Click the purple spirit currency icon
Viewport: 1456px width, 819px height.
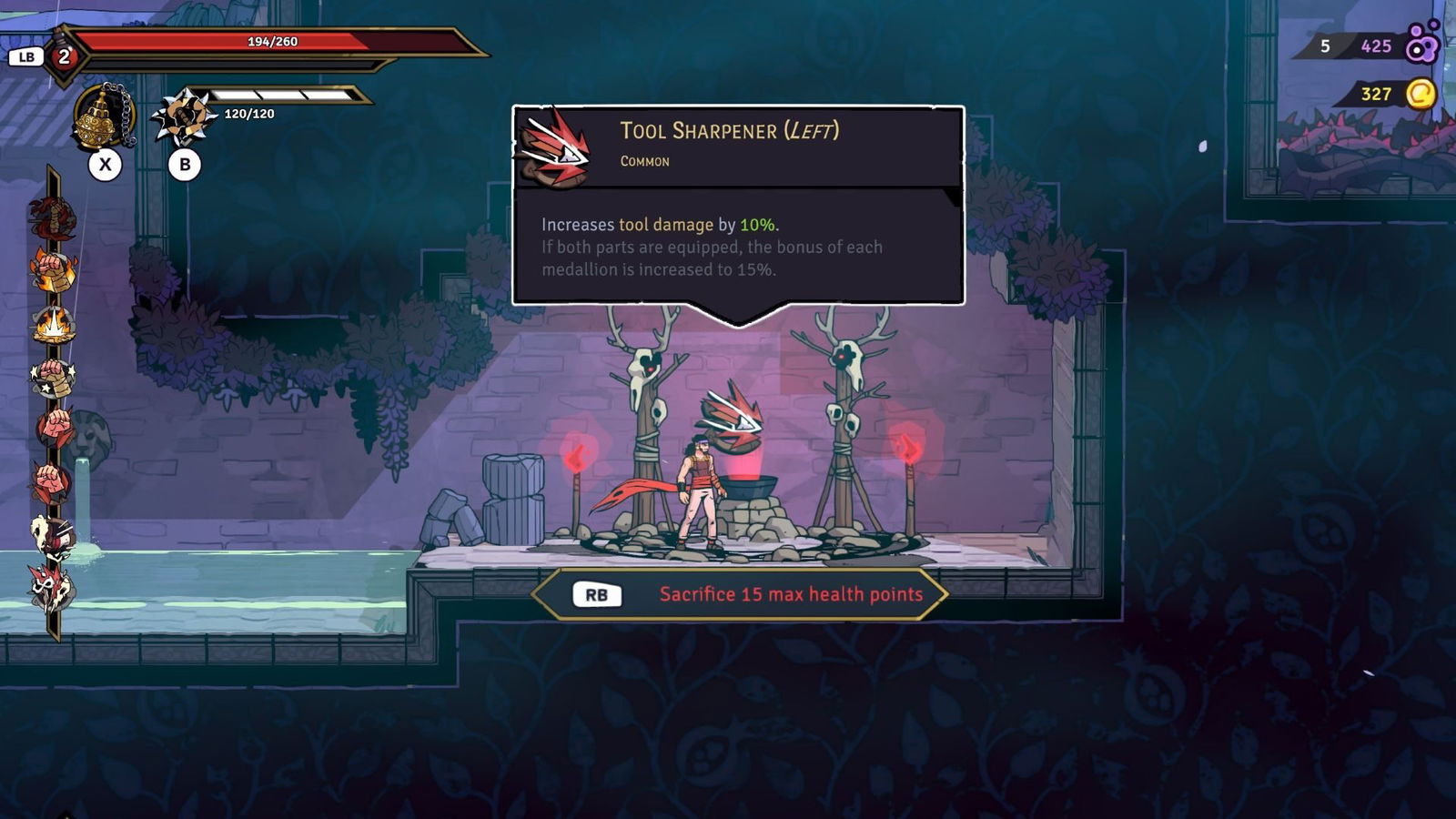coord(1422,44)
